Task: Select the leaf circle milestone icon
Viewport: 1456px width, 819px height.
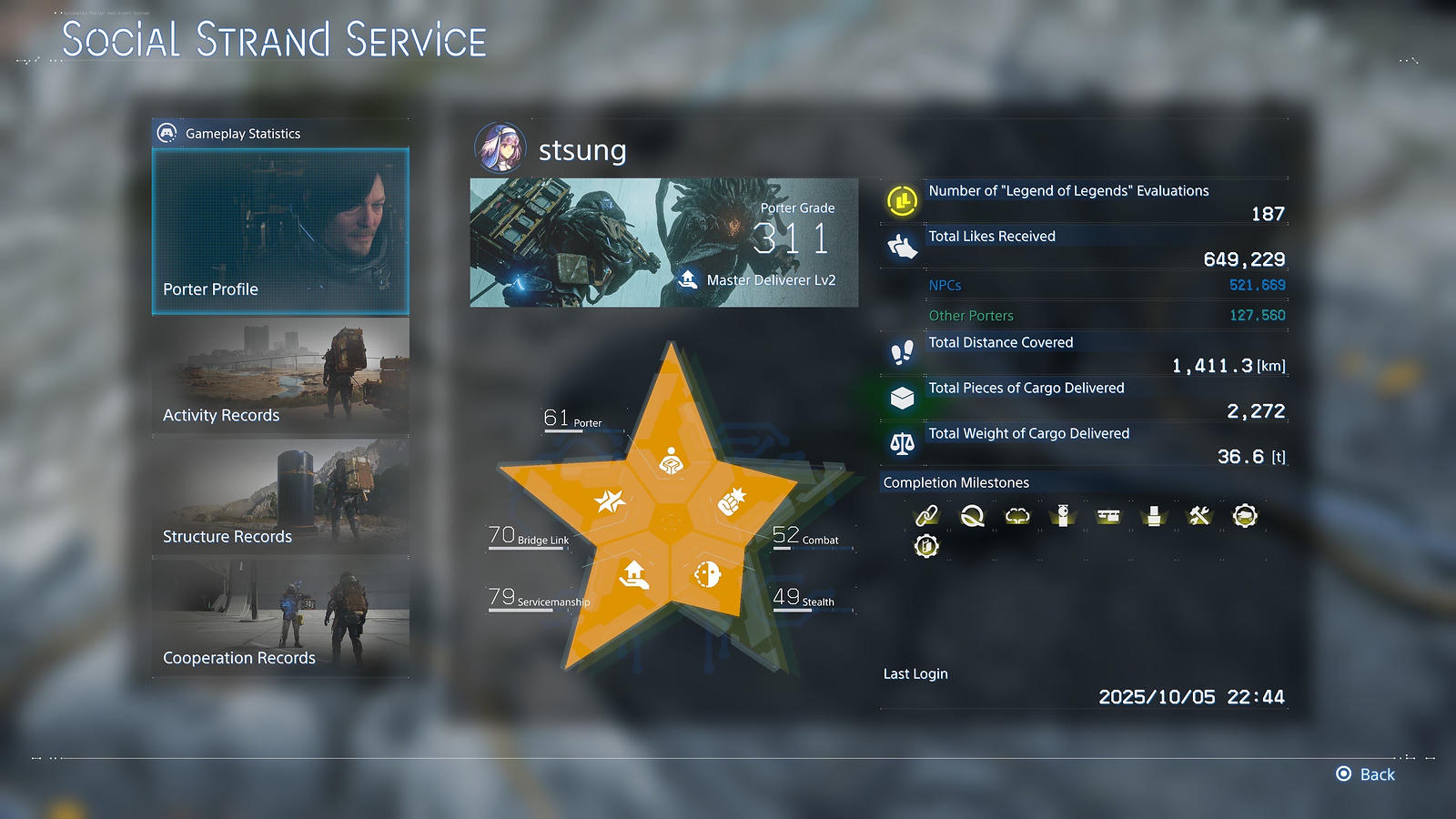Action: (x=972, y=516)
